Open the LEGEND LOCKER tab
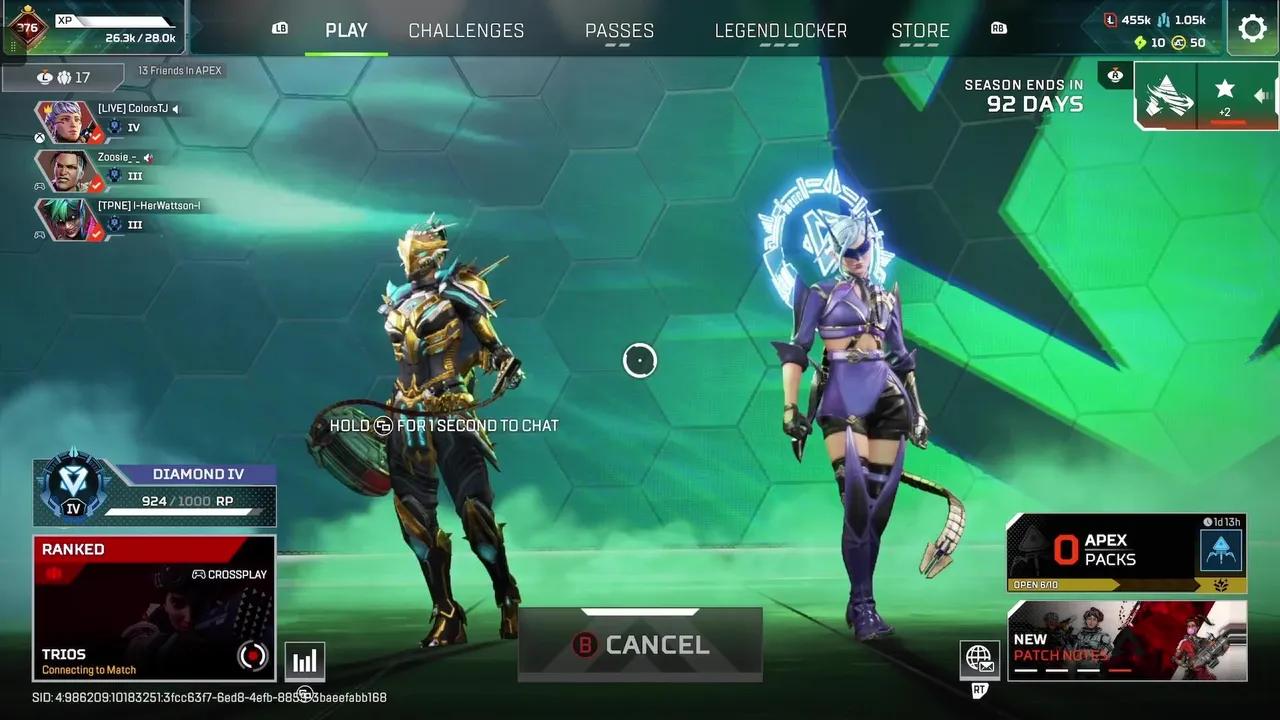 [x=781, y=30]
